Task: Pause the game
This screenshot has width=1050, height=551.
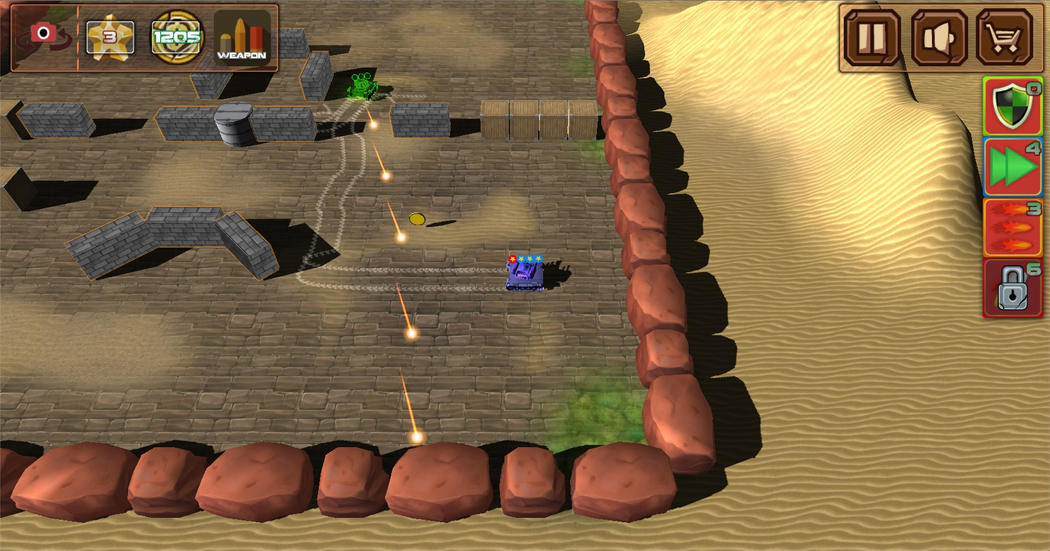Action: (872, 38)
